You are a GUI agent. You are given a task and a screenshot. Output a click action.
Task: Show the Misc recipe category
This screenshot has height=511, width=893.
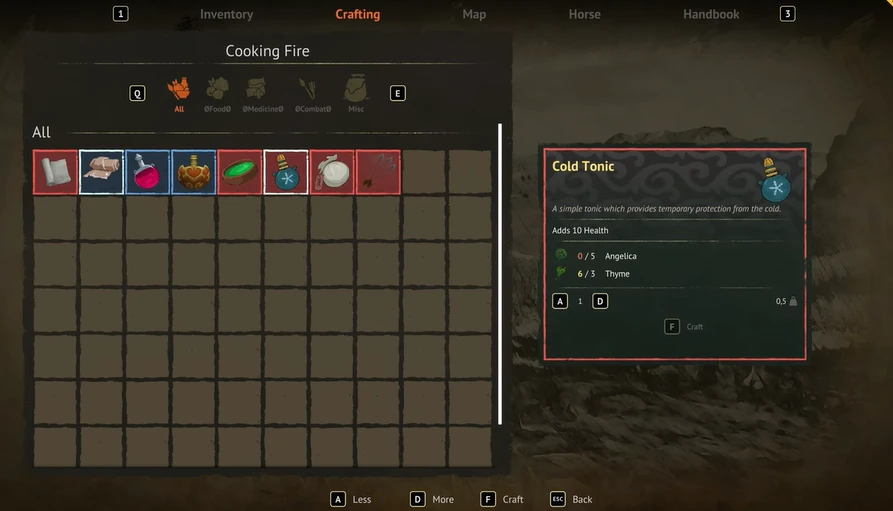click(356, 93)
